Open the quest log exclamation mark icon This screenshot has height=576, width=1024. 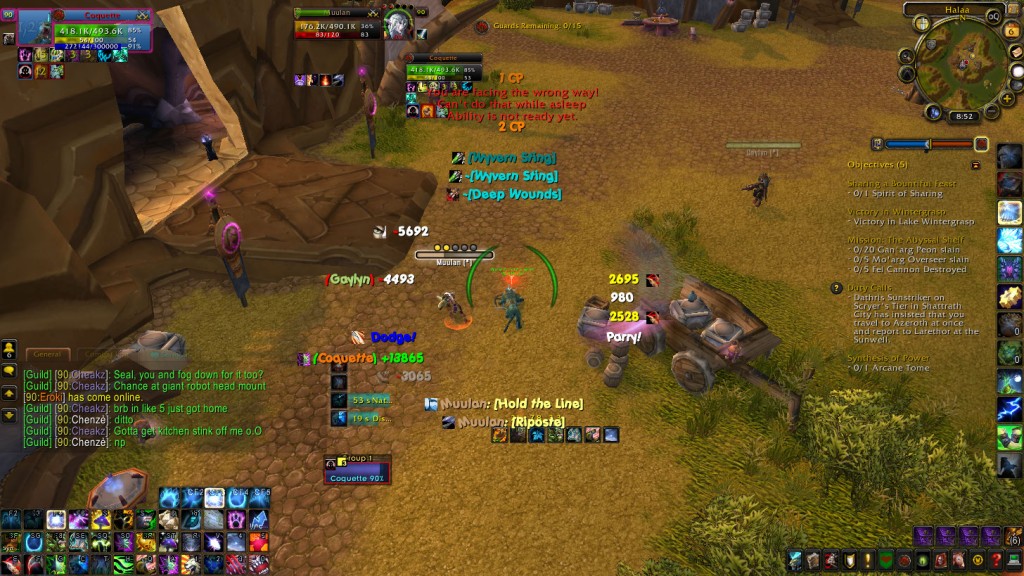tap(866, 560)
